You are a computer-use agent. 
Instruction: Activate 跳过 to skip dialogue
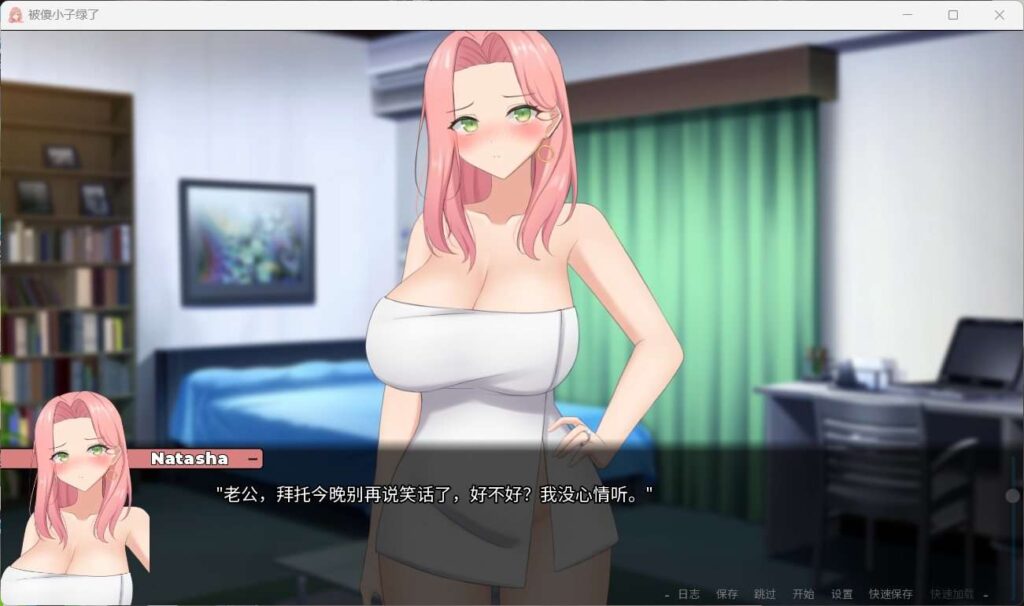click(x=765, y=594)
